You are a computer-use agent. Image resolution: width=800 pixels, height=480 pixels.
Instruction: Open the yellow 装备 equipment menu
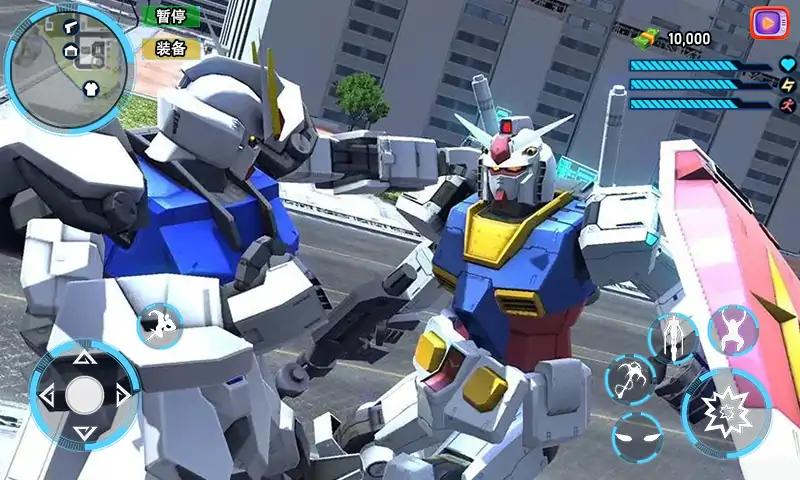coord(170,48)
